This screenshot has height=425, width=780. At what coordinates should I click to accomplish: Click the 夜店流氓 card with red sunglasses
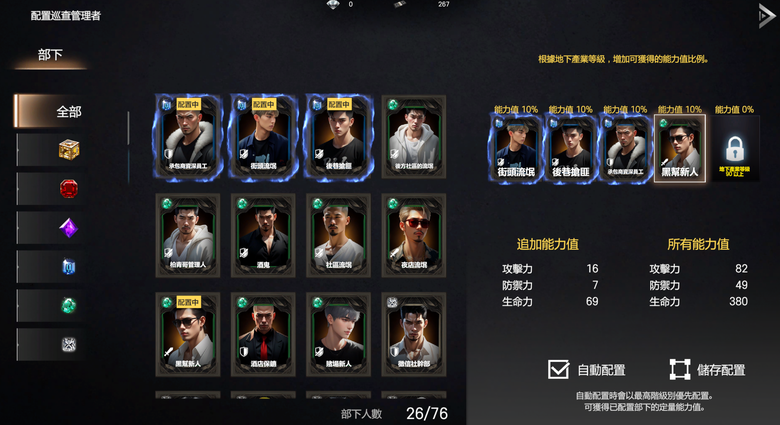point(412,235)
